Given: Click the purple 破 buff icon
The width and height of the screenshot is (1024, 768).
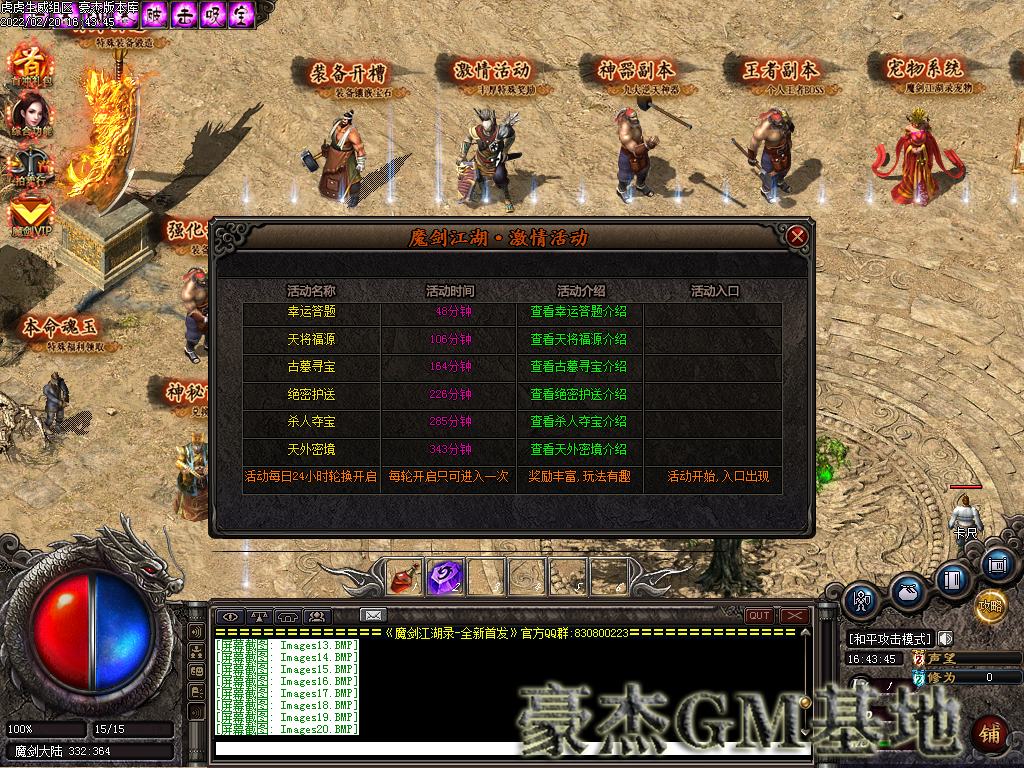Looking at the screenshot, I should pyautogui.click(x=154, y=15).
